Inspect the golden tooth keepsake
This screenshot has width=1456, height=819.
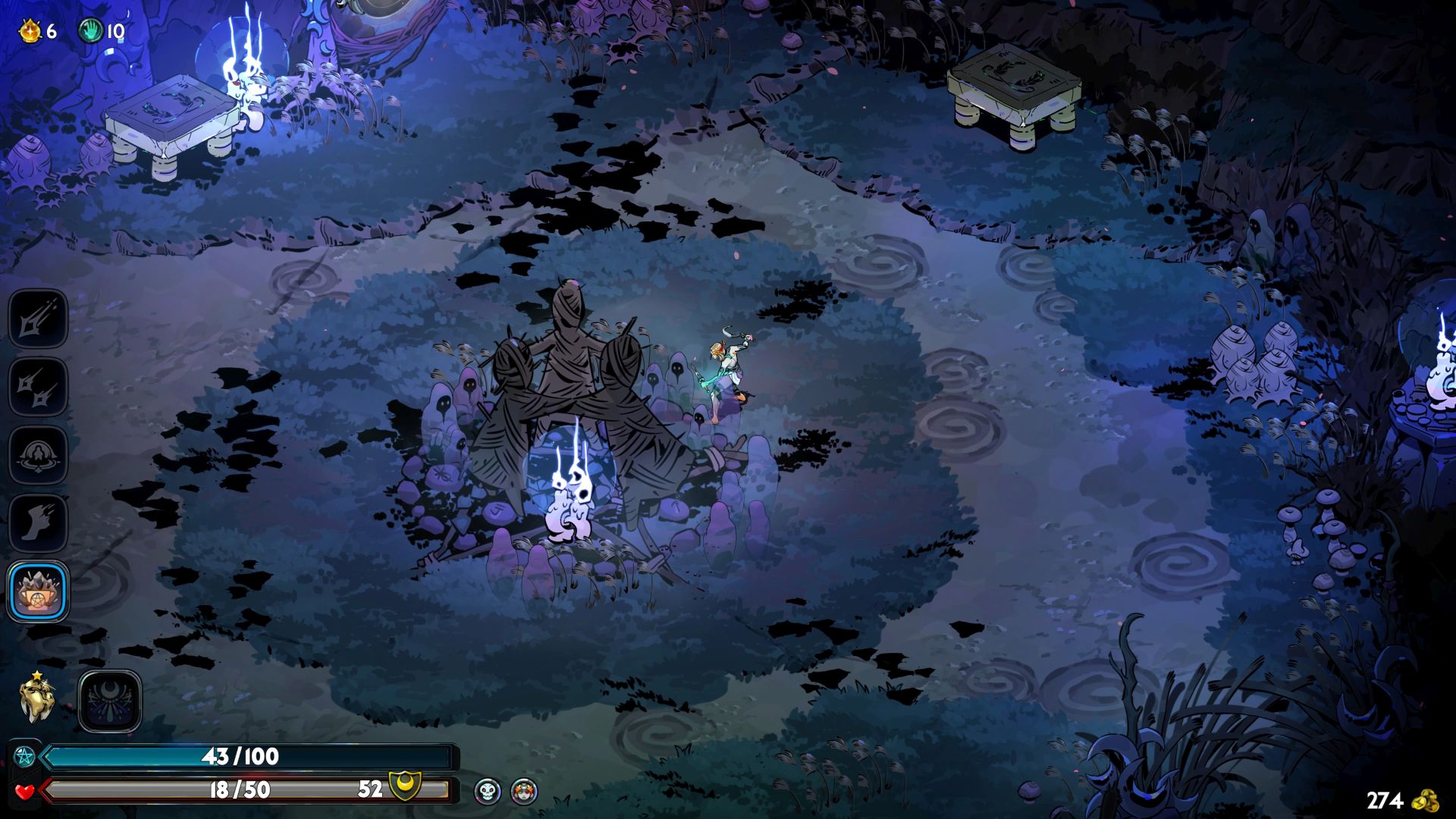[x=36, y=699]
